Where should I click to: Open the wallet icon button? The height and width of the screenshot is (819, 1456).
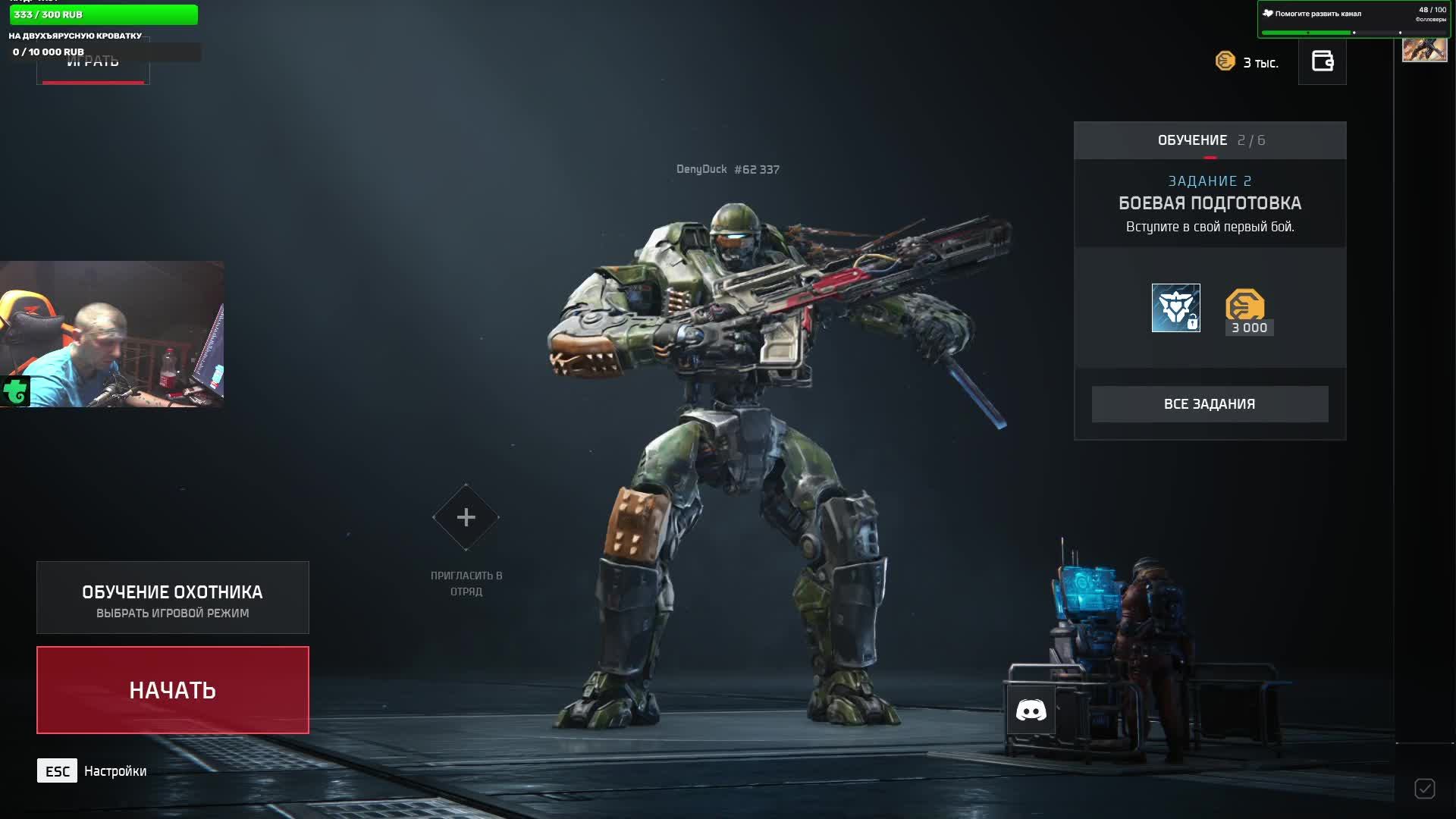point(1322,61)
